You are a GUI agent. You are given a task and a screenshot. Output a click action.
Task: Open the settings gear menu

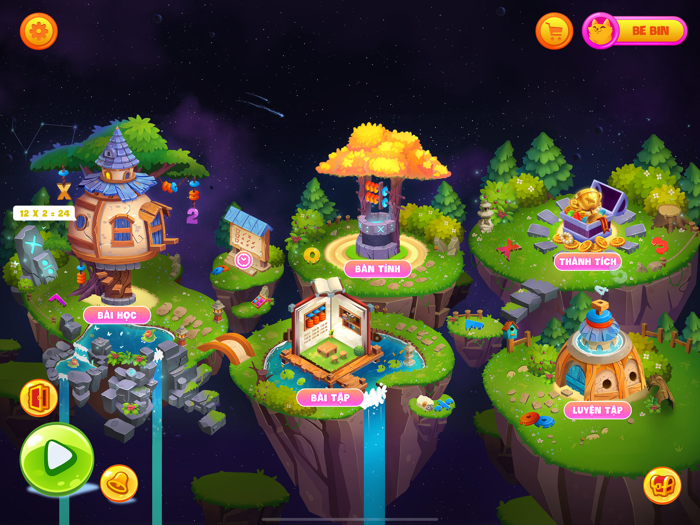pos(39,31)
